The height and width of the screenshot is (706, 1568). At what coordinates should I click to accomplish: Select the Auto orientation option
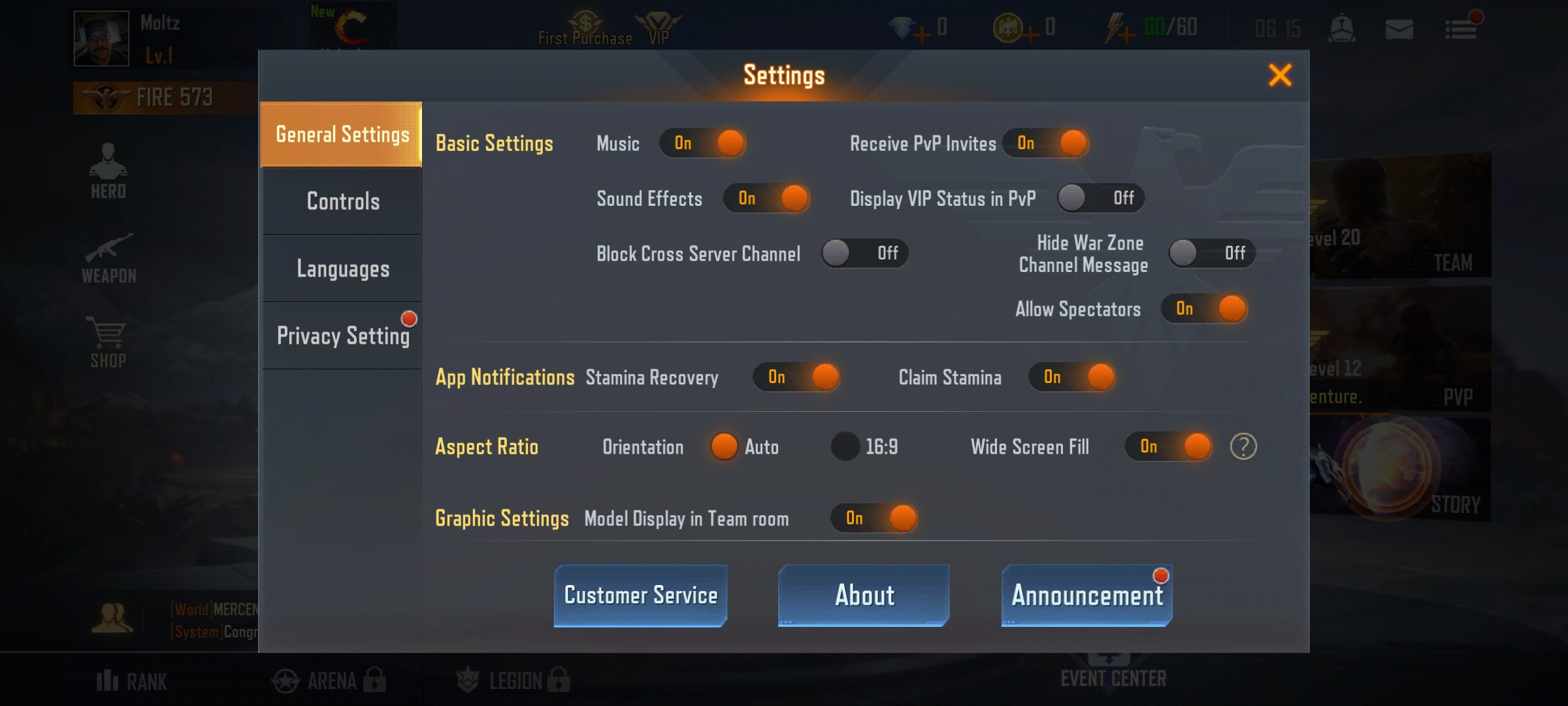[x=724, y=446]
